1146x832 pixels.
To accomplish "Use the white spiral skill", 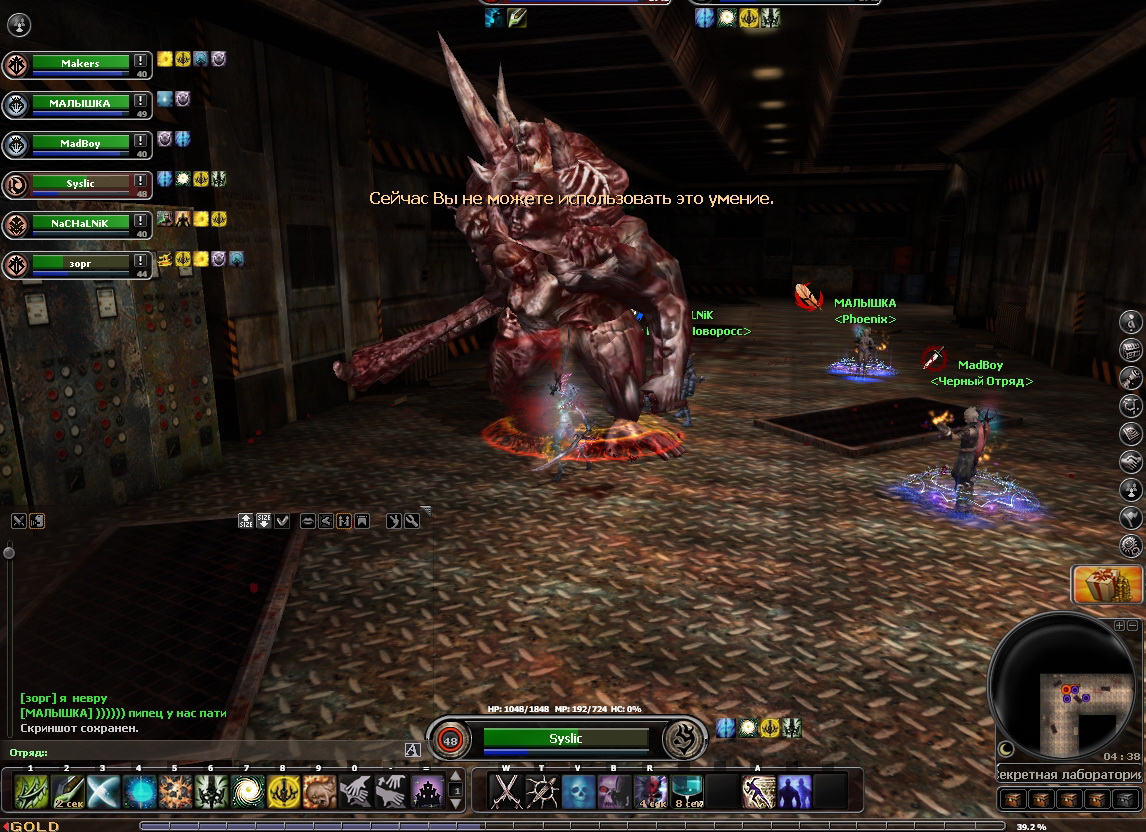I will click(x=247, y=792).
